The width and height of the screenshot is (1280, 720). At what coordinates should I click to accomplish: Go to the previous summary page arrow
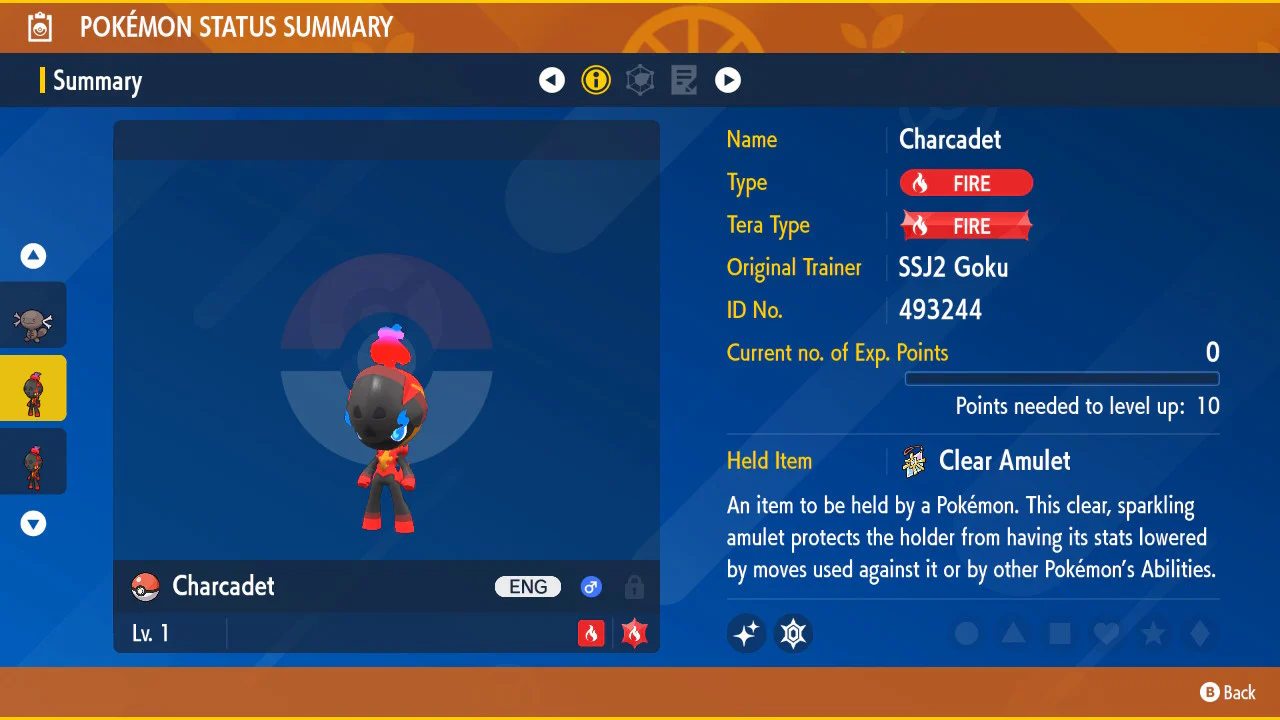pyautogui.click(x=552, y=80)
